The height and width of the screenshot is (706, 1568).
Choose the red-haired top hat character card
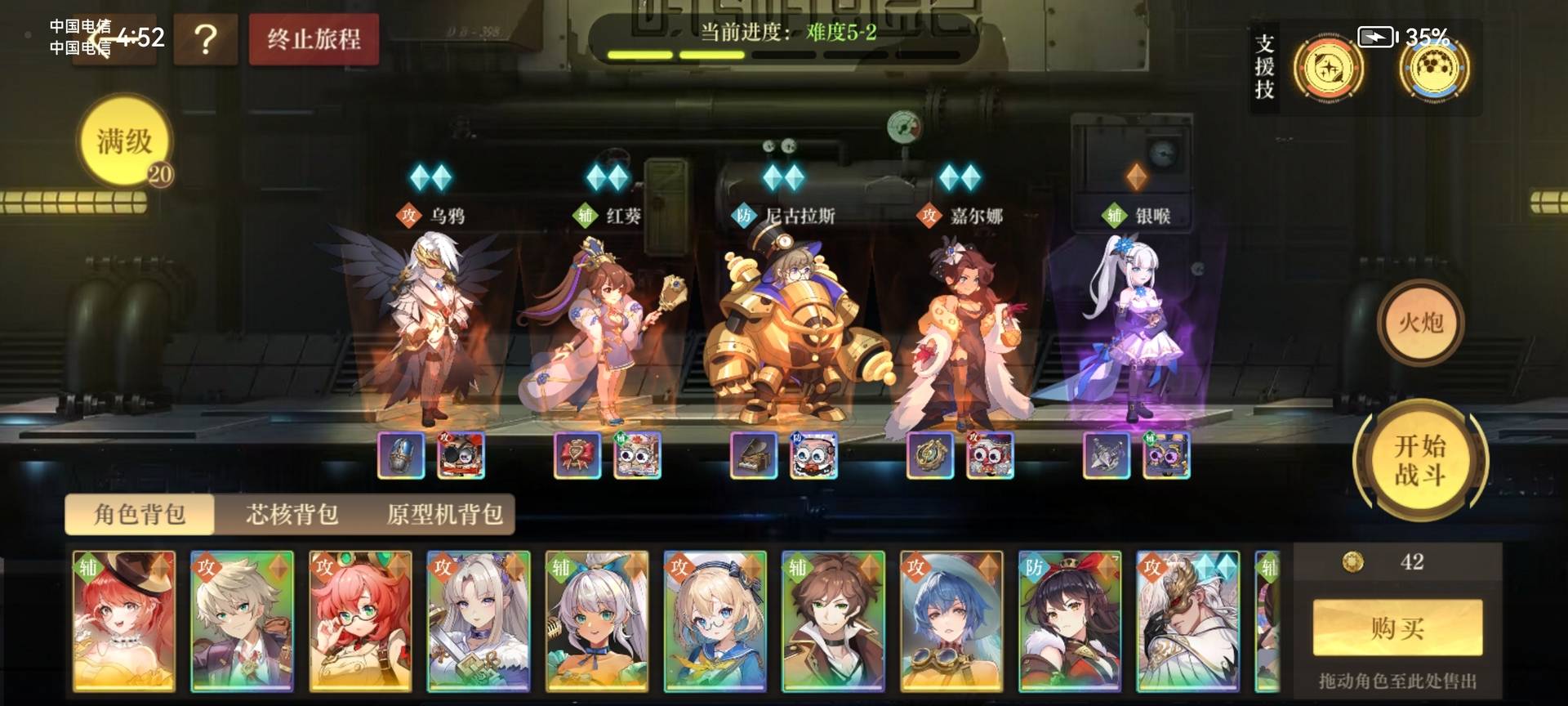tap(123, 621)
